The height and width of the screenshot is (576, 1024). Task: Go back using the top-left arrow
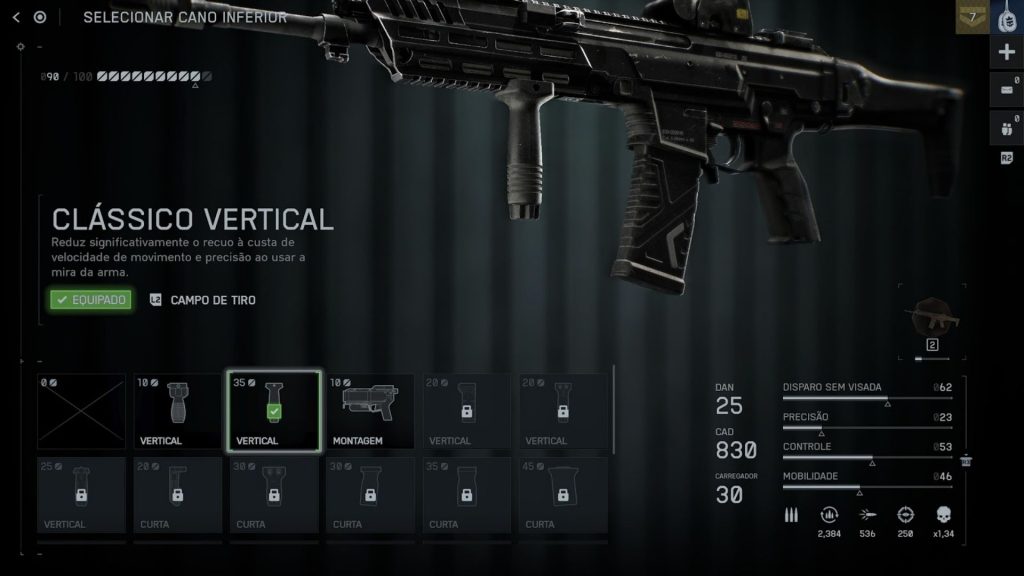[16, 17]
